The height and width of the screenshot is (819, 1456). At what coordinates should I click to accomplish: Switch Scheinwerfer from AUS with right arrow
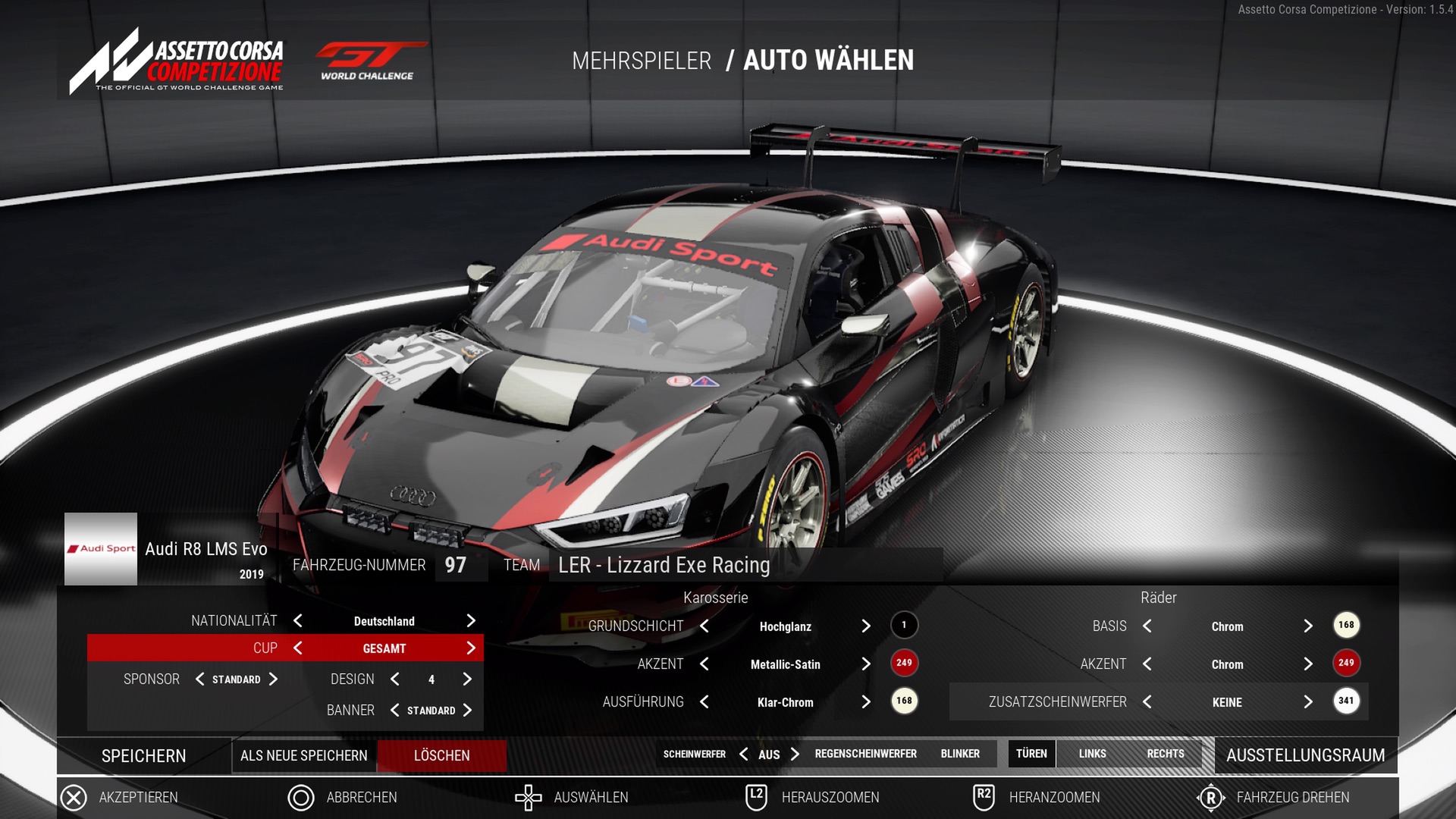(795, 755)
